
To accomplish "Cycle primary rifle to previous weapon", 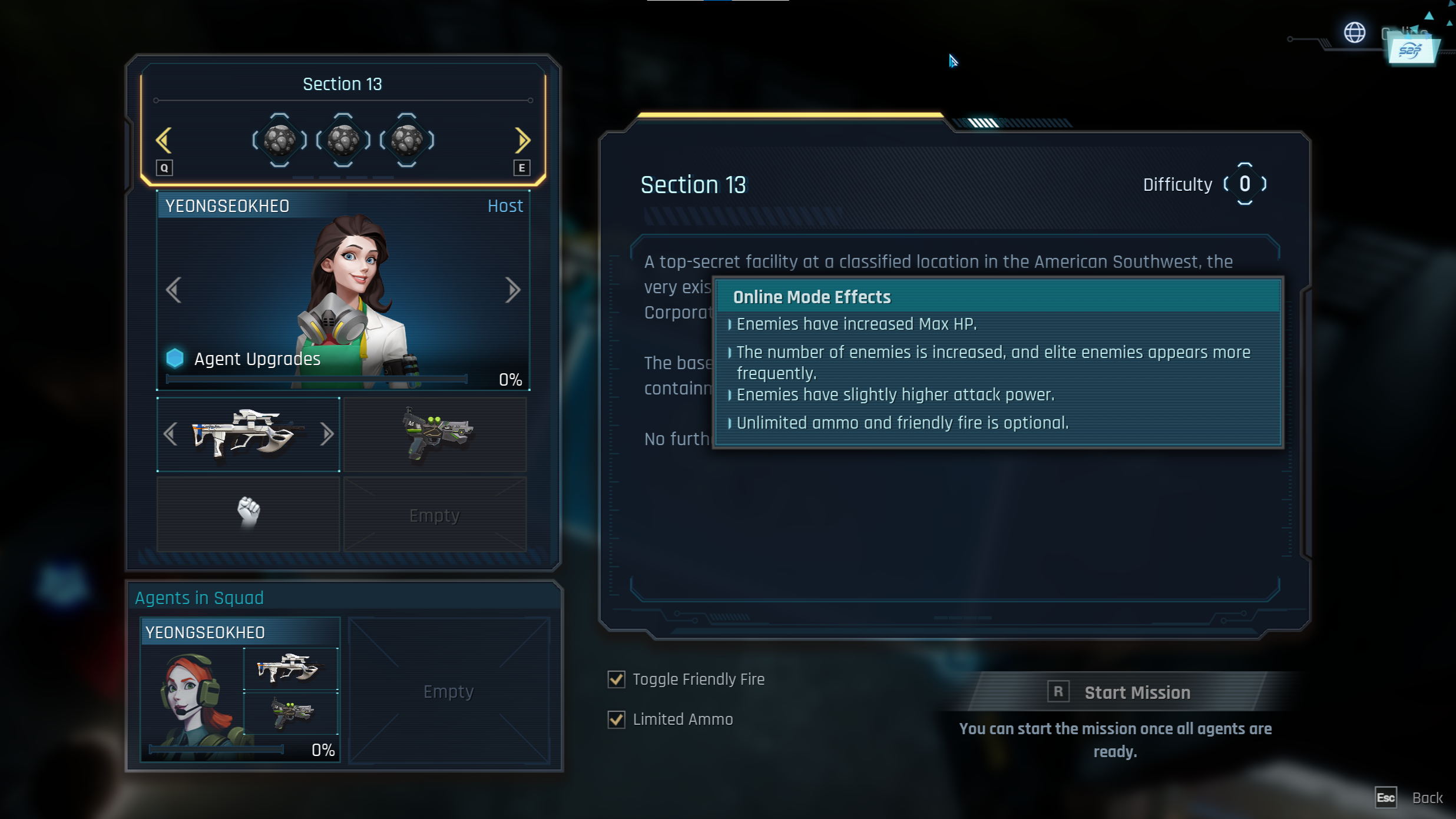I will coord(171,435).
